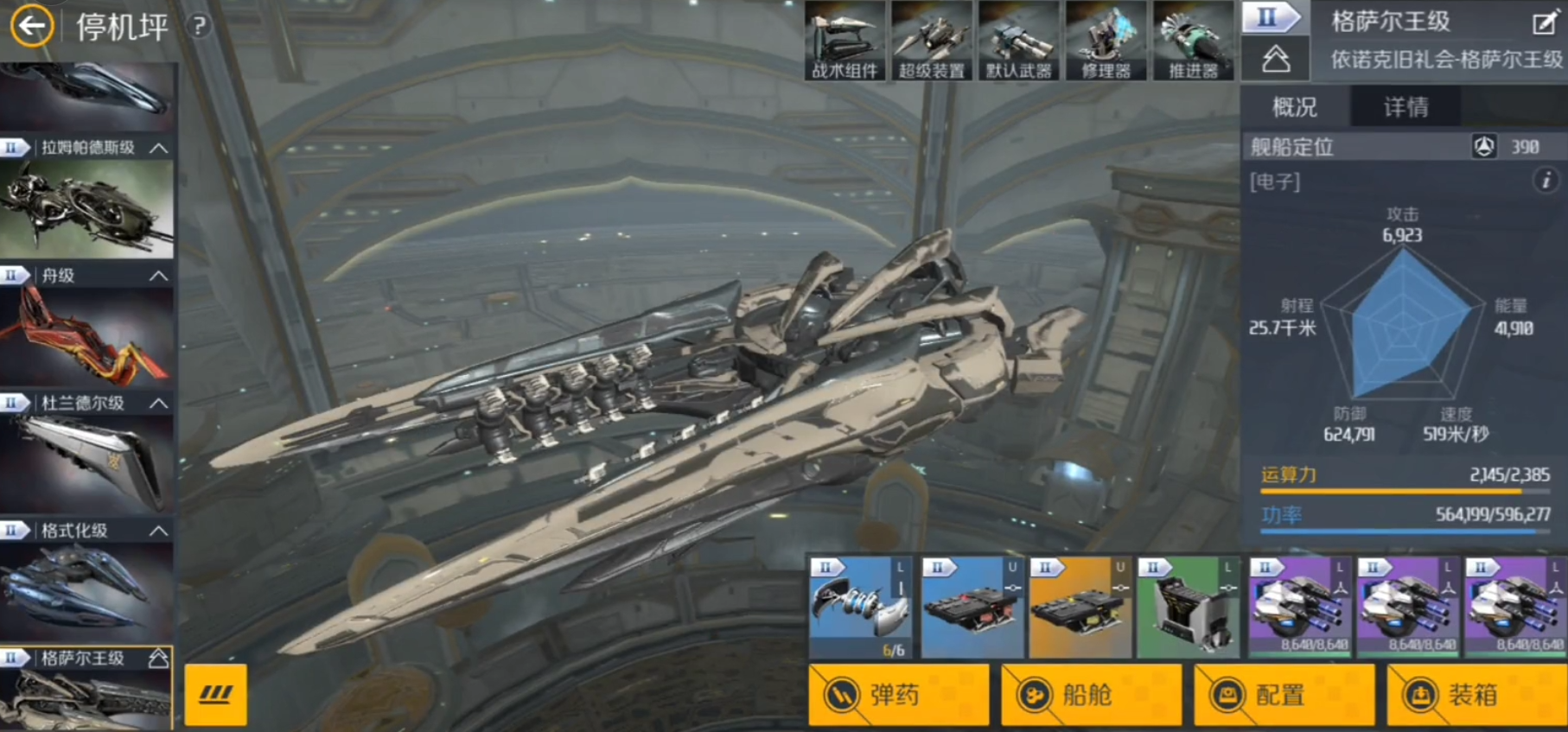Open the 船舱 cabin menu
This screenshot has width=1568, height=732.
(1091, 694)
